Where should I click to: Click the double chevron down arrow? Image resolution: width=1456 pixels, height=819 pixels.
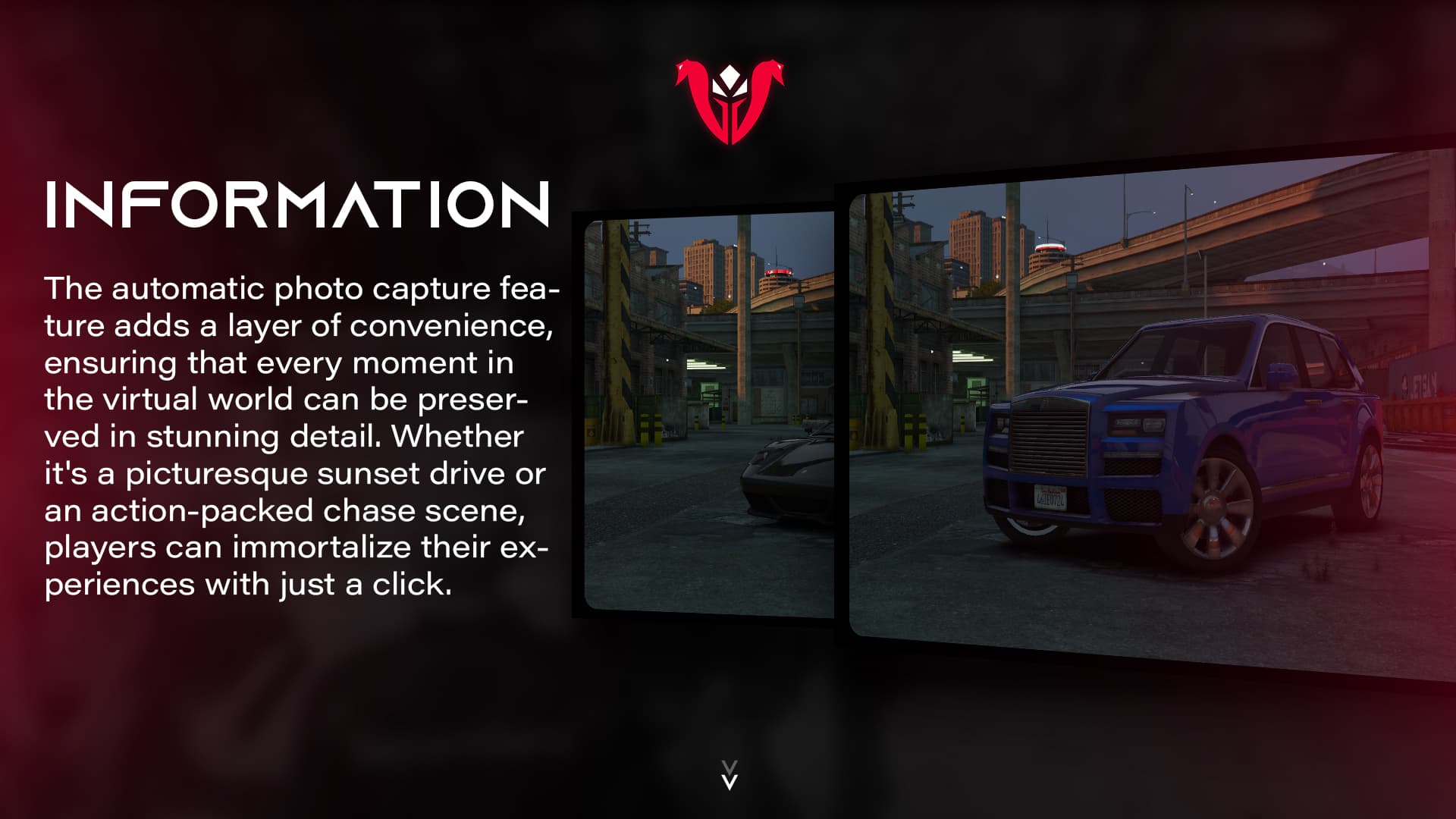[729, 775]
